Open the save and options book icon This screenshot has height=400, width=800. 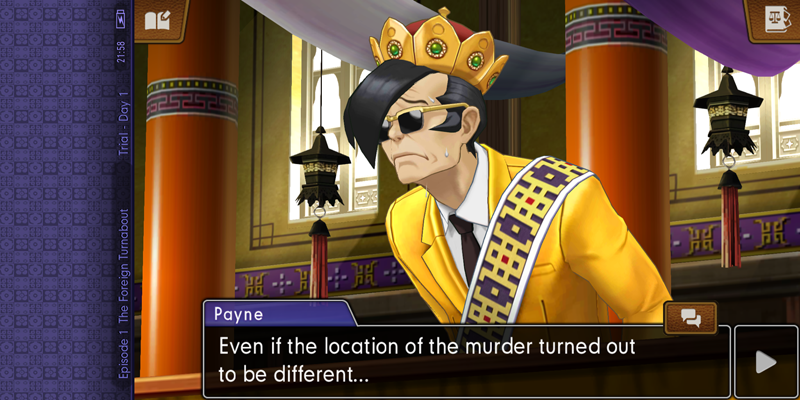pos(161,20)
